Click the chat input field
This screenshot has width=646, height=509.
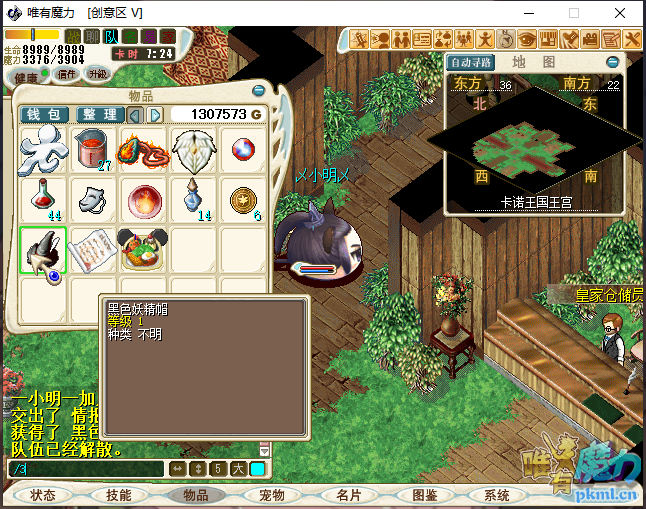(x=85, y=469)
